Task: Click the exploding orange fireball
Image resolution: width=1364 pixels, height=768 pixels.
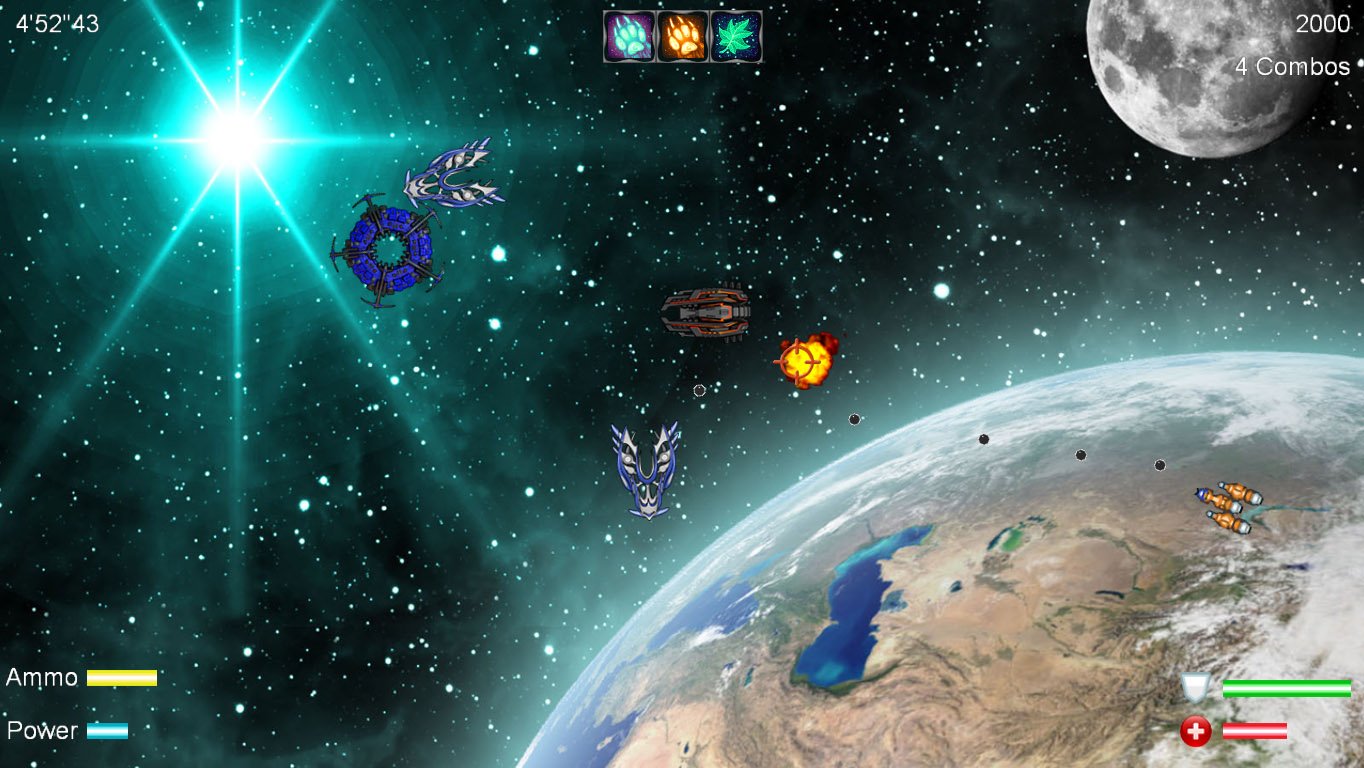Action: coord(806,362)
